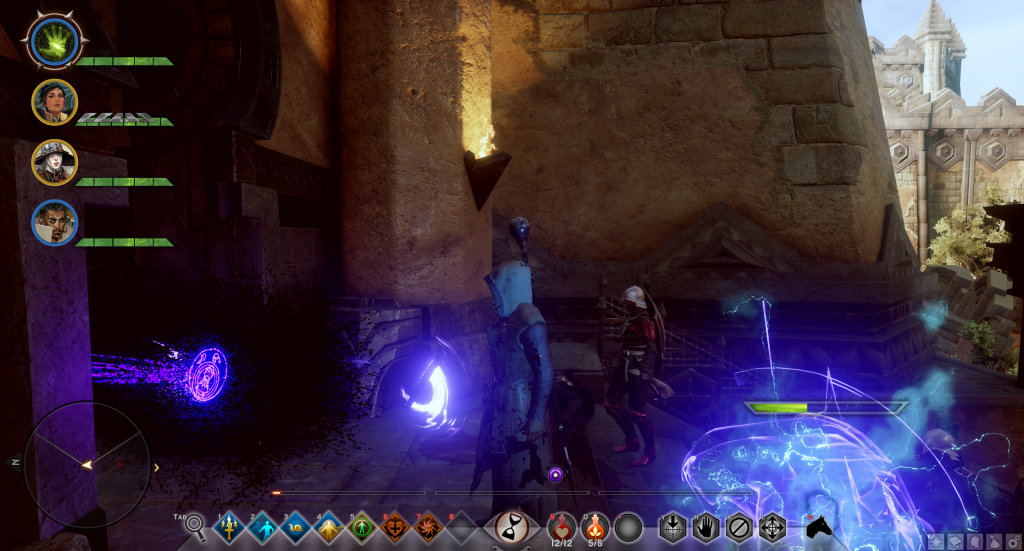Choose the bearded man companion portrait
This screenshot has height=551, width=1024.
point(53,222)
